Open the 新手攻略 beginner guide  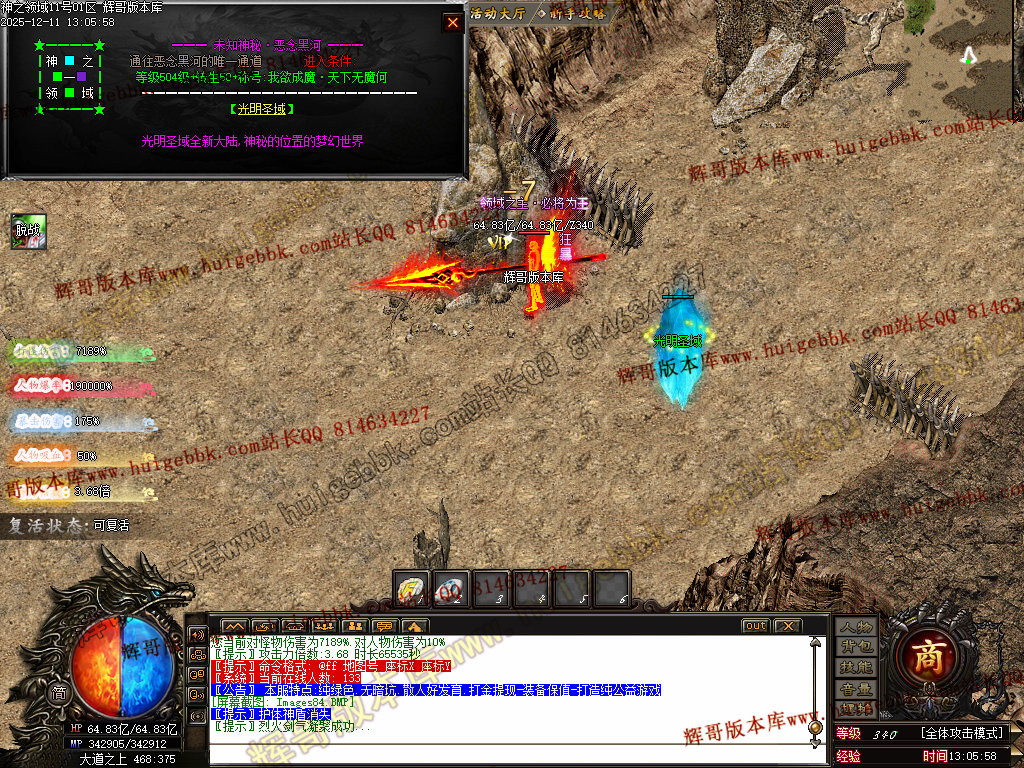click(x=571, y=14)
